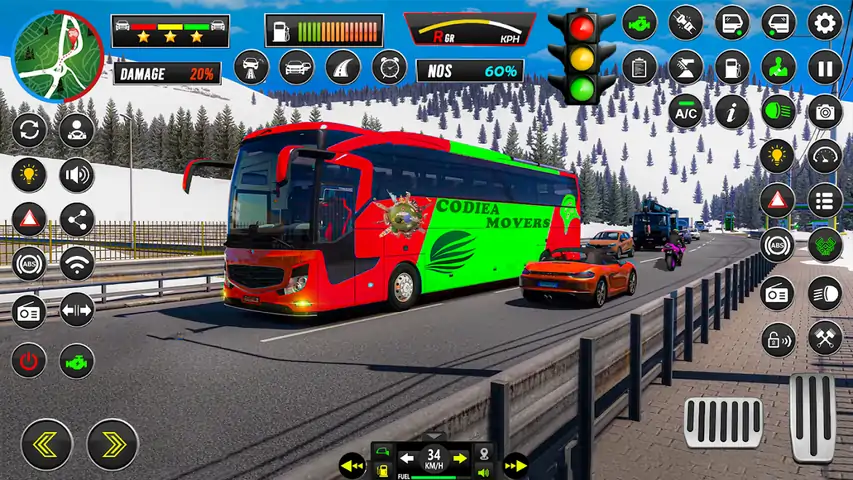
Task: Pause the game
Action: [825, 67]
